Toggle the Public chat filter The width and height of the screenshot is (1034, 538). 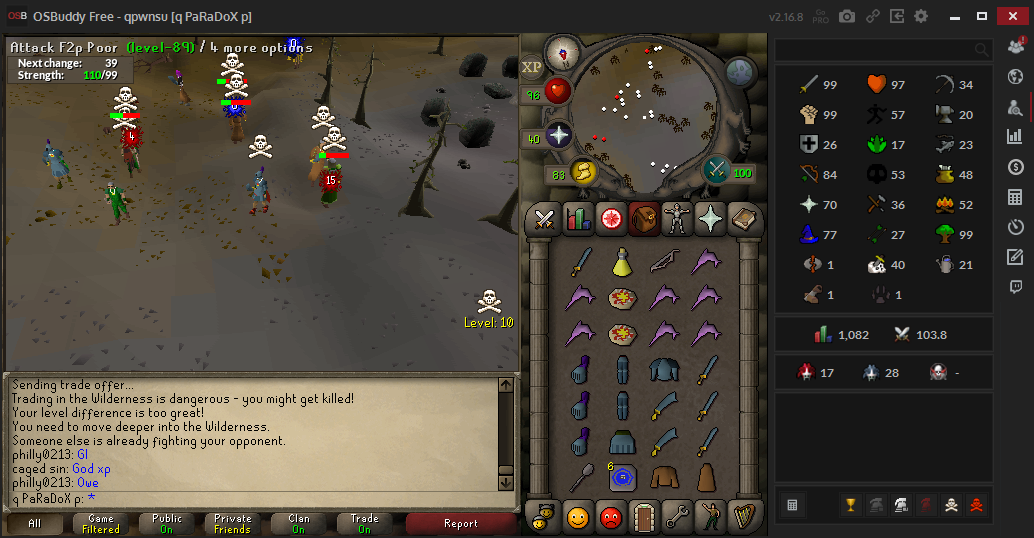(167, 523)
